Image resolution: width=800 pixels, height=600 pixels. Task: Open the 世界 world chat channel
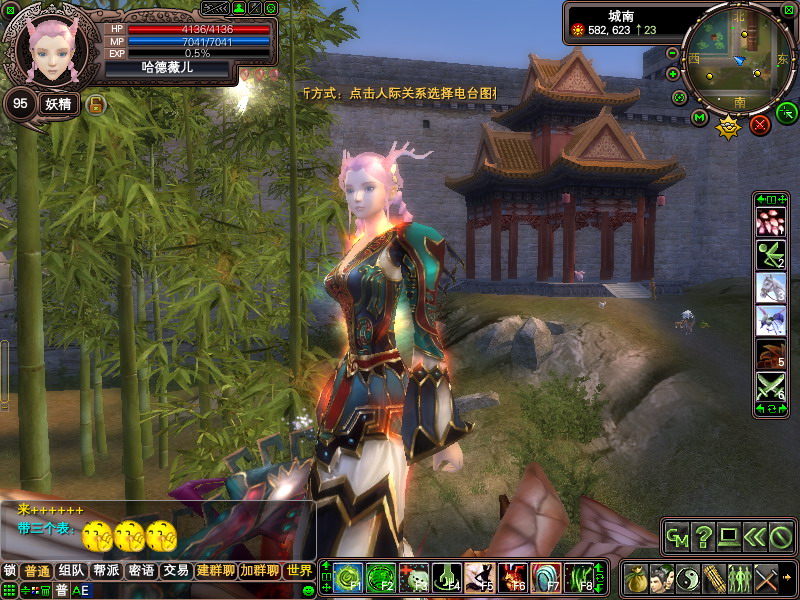tap(298, 571)
